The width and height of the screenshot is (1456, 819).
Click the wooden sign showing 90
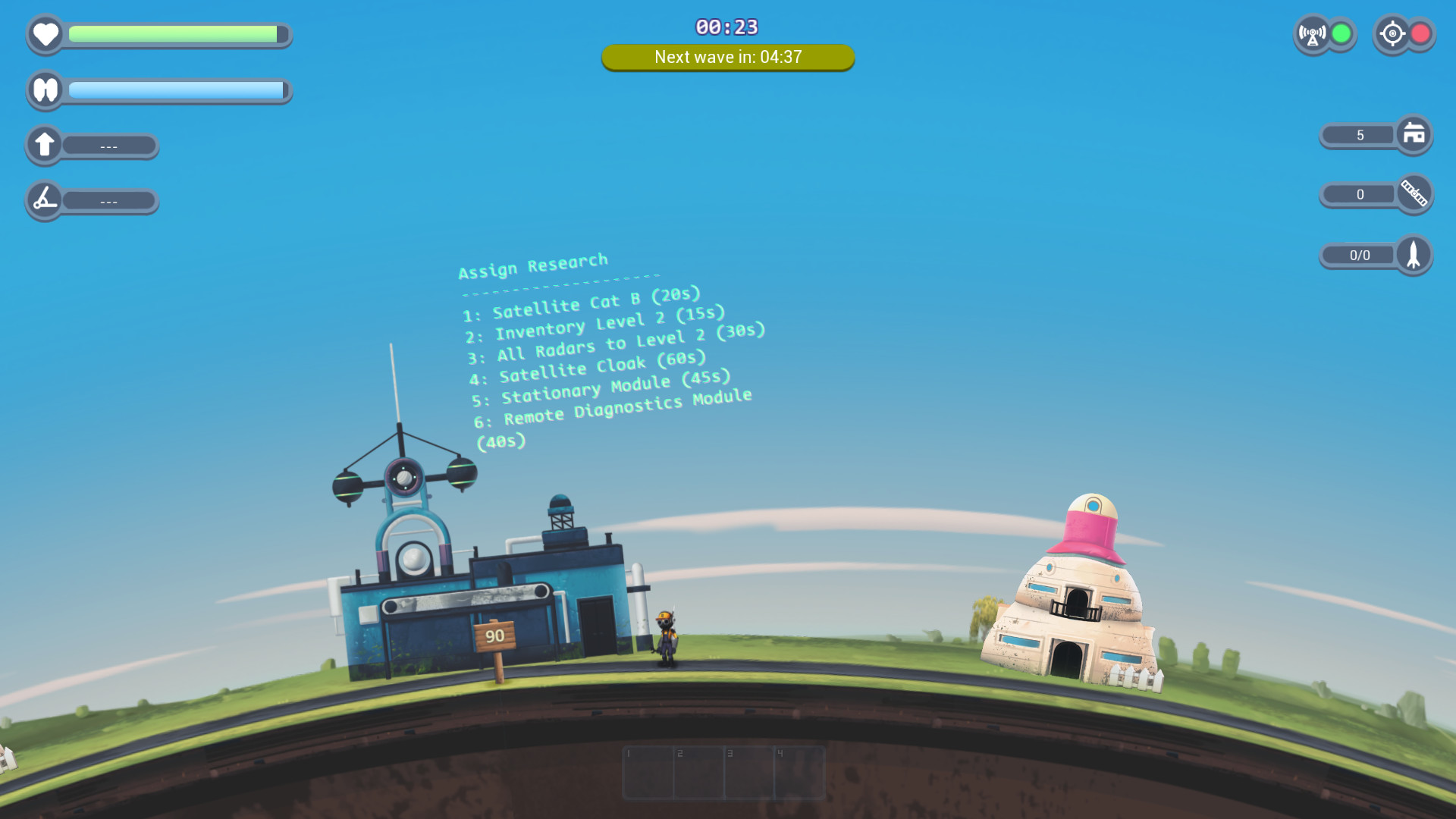pos(497,638)
